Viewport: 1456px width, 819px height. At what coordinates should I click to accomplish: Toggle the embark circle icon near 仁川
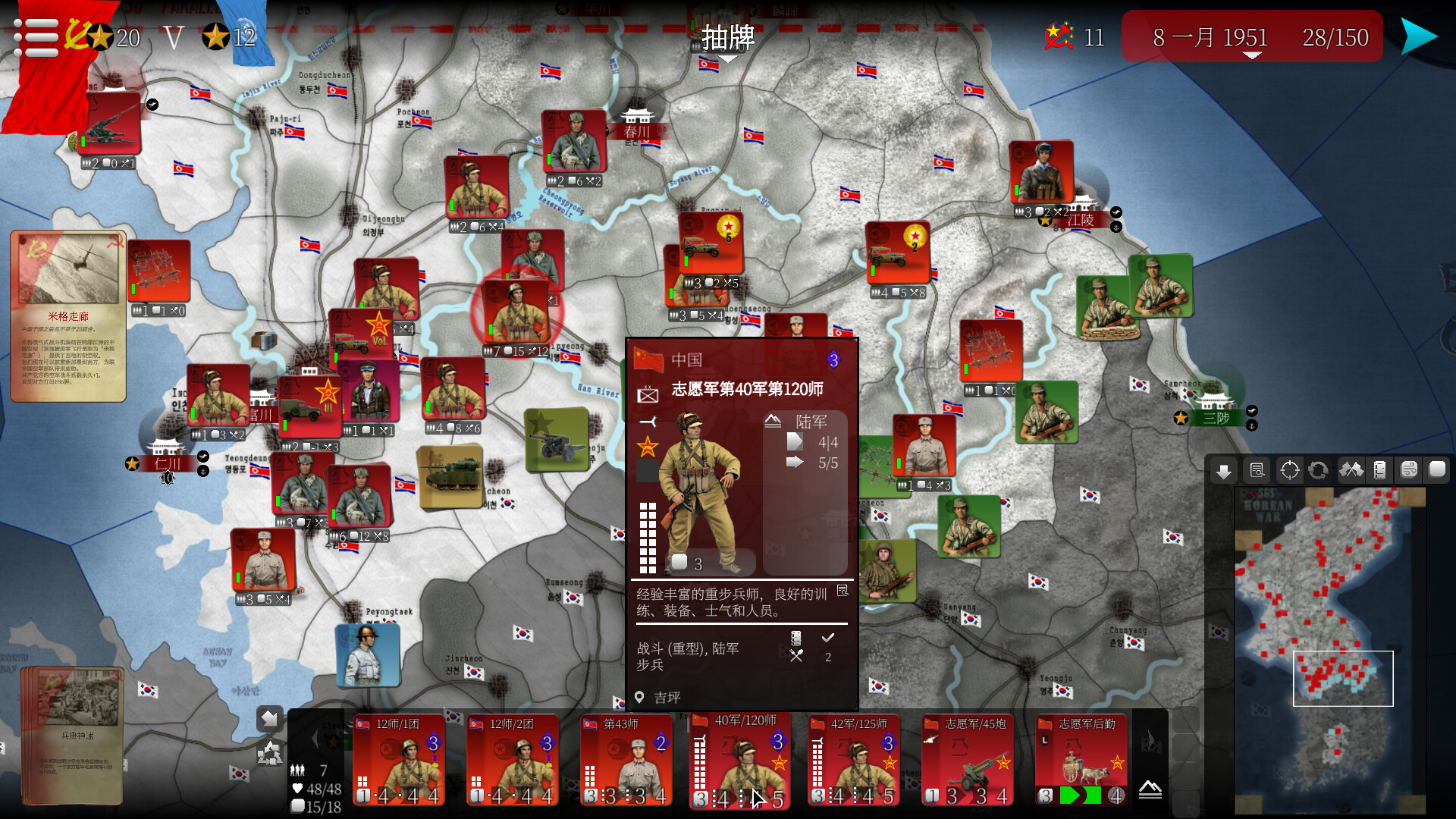click(x=202, y=471)
